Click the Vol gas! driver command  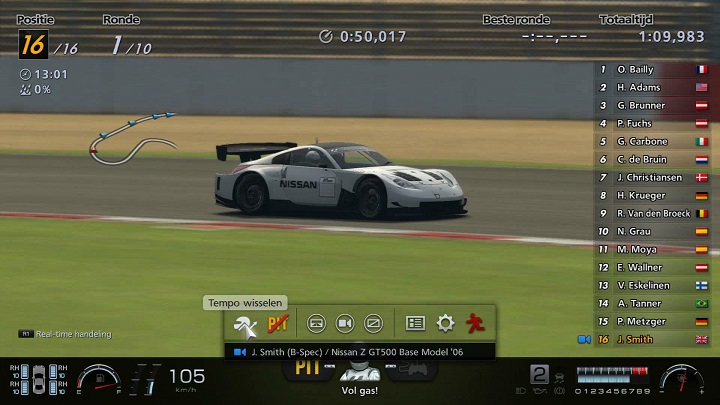(360, 380)
